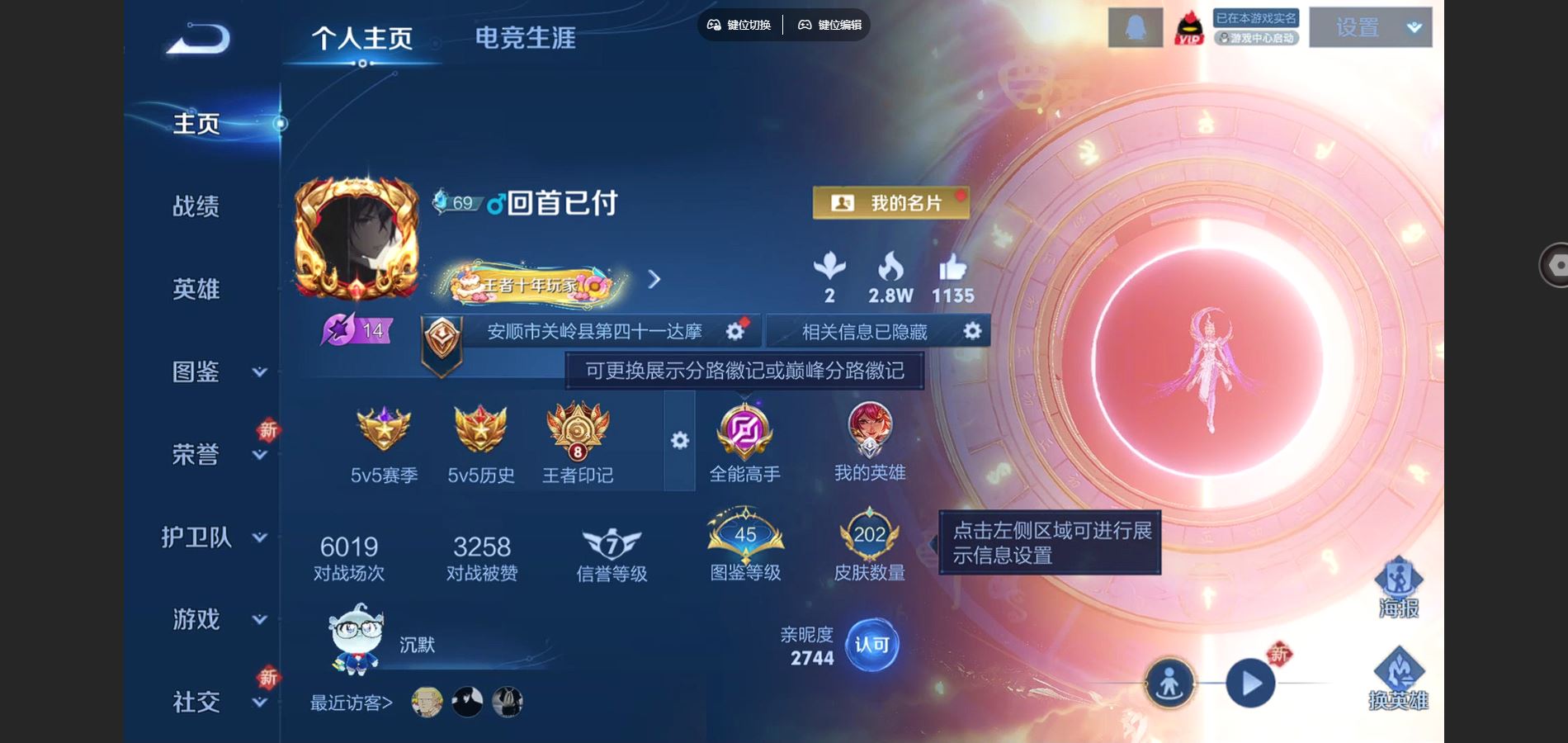Open the gear to change lane emblem display
Viewport: 1568px width, 743px height.
[x=679, y=442]
